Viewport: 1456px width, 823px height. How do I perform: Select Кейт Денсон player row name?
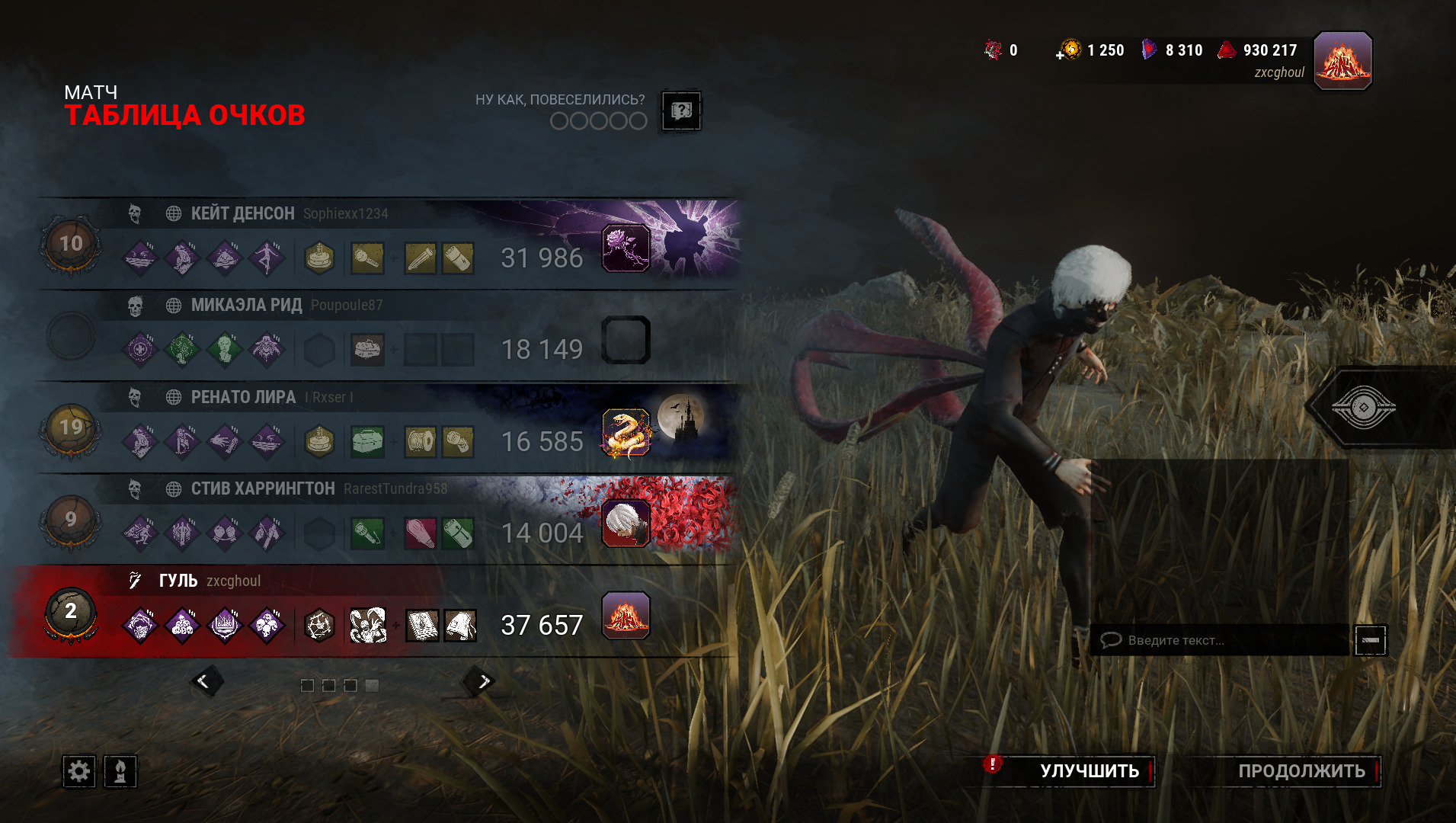(242, 213)
